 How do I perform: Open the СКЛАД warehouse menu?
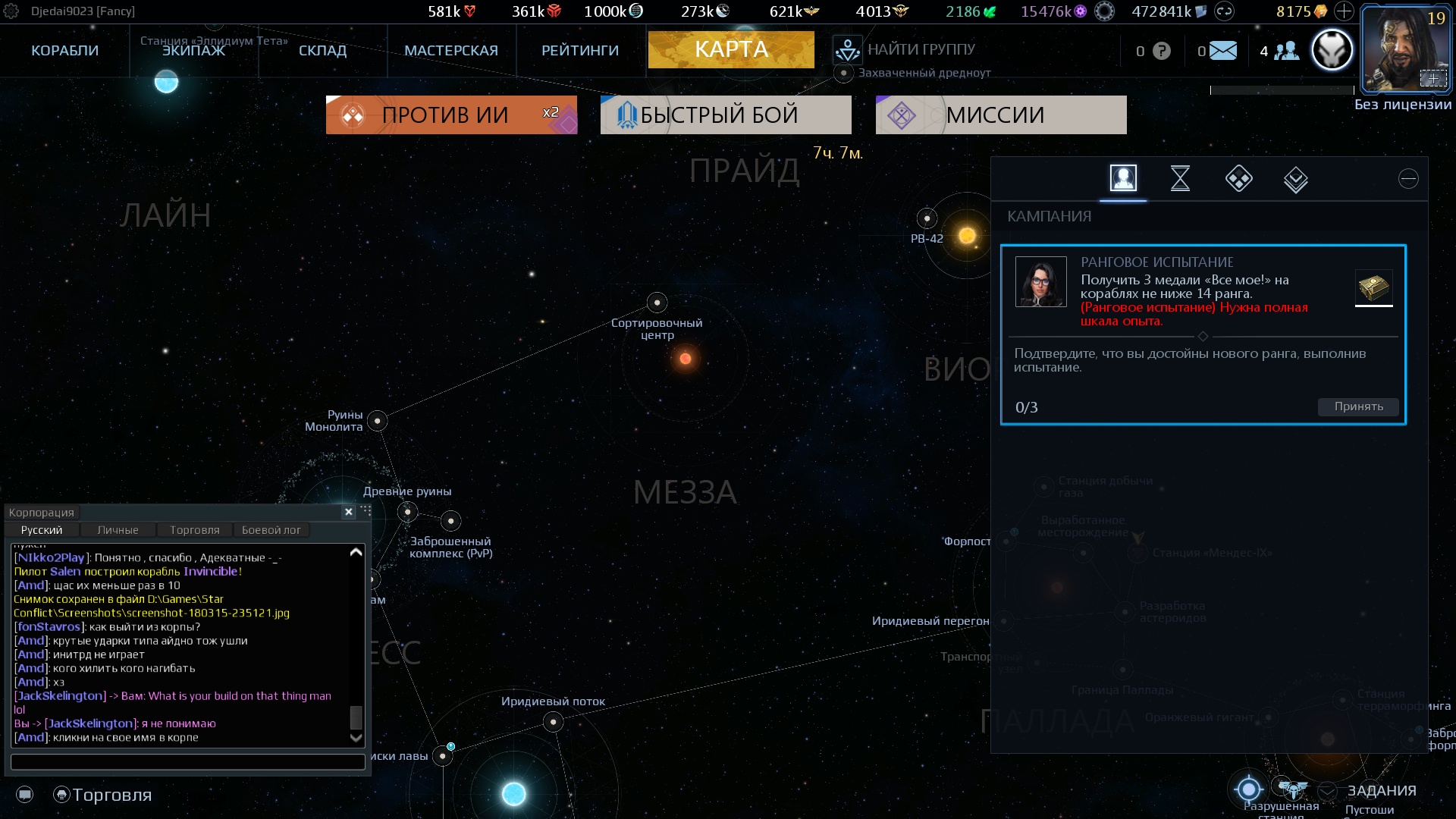coord(322,51)
